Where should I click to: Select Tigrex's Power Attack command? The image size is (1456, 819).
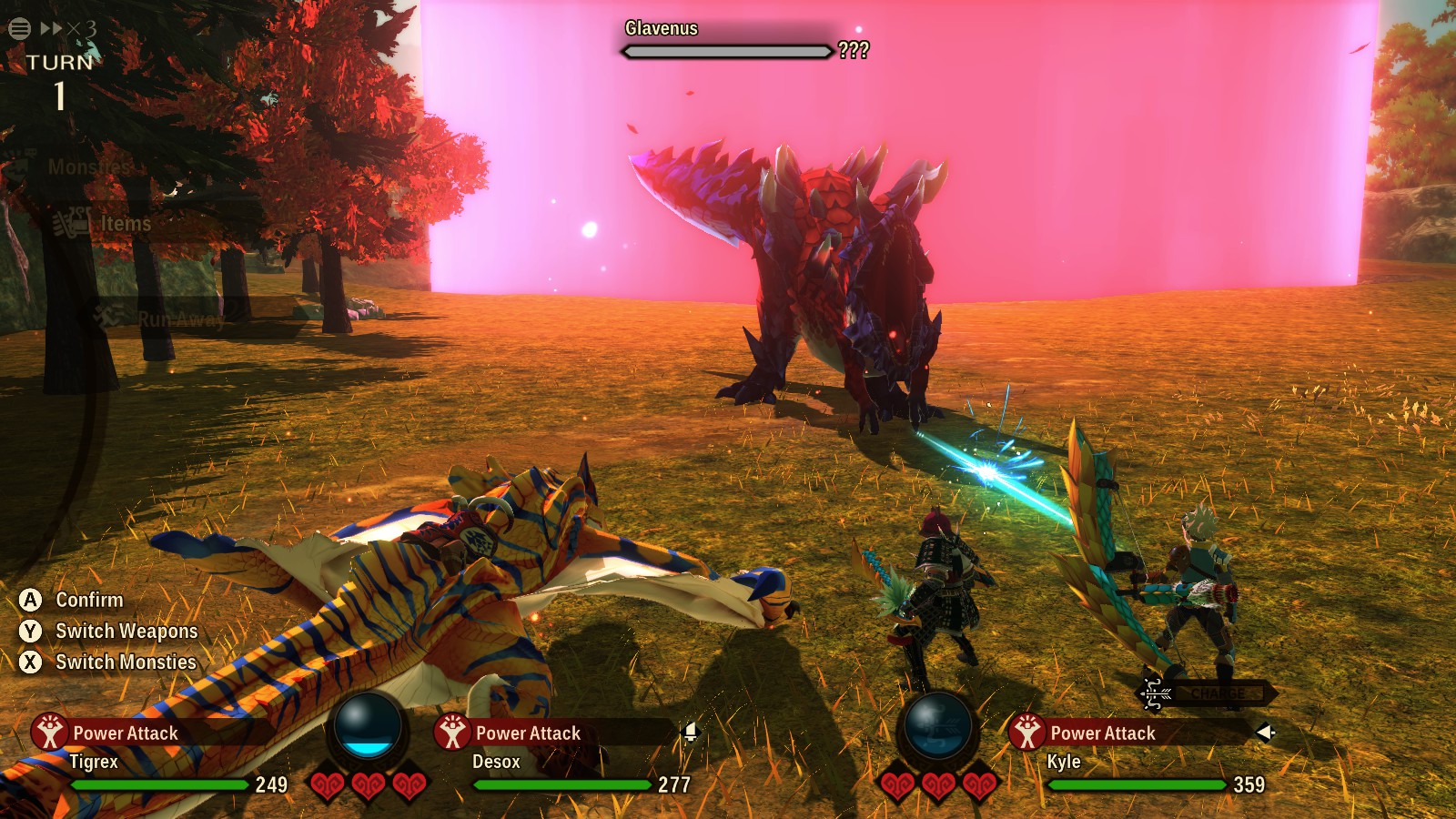125,733
